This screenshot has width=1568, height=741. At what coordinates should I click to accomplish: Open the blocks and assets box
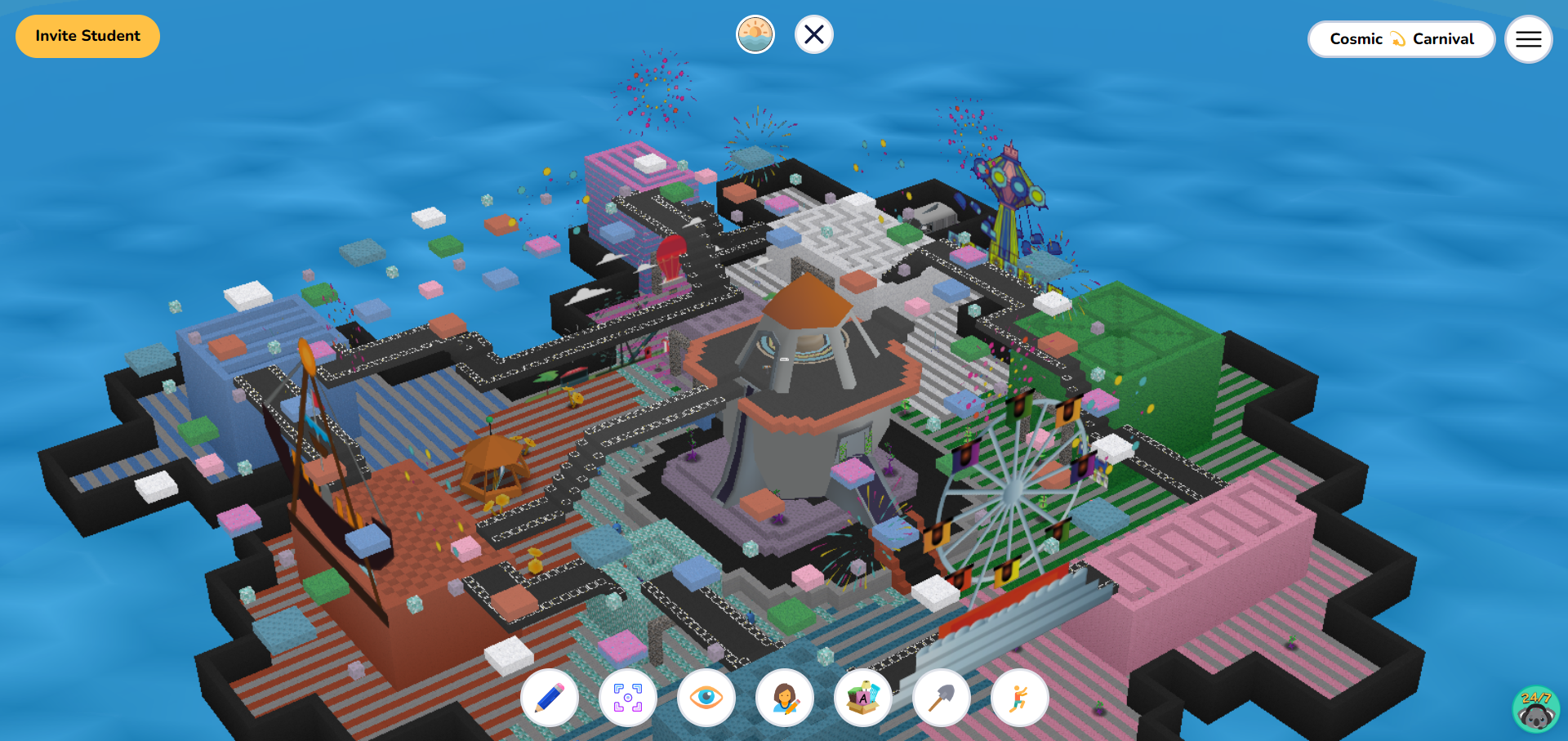tap(863, 698)
